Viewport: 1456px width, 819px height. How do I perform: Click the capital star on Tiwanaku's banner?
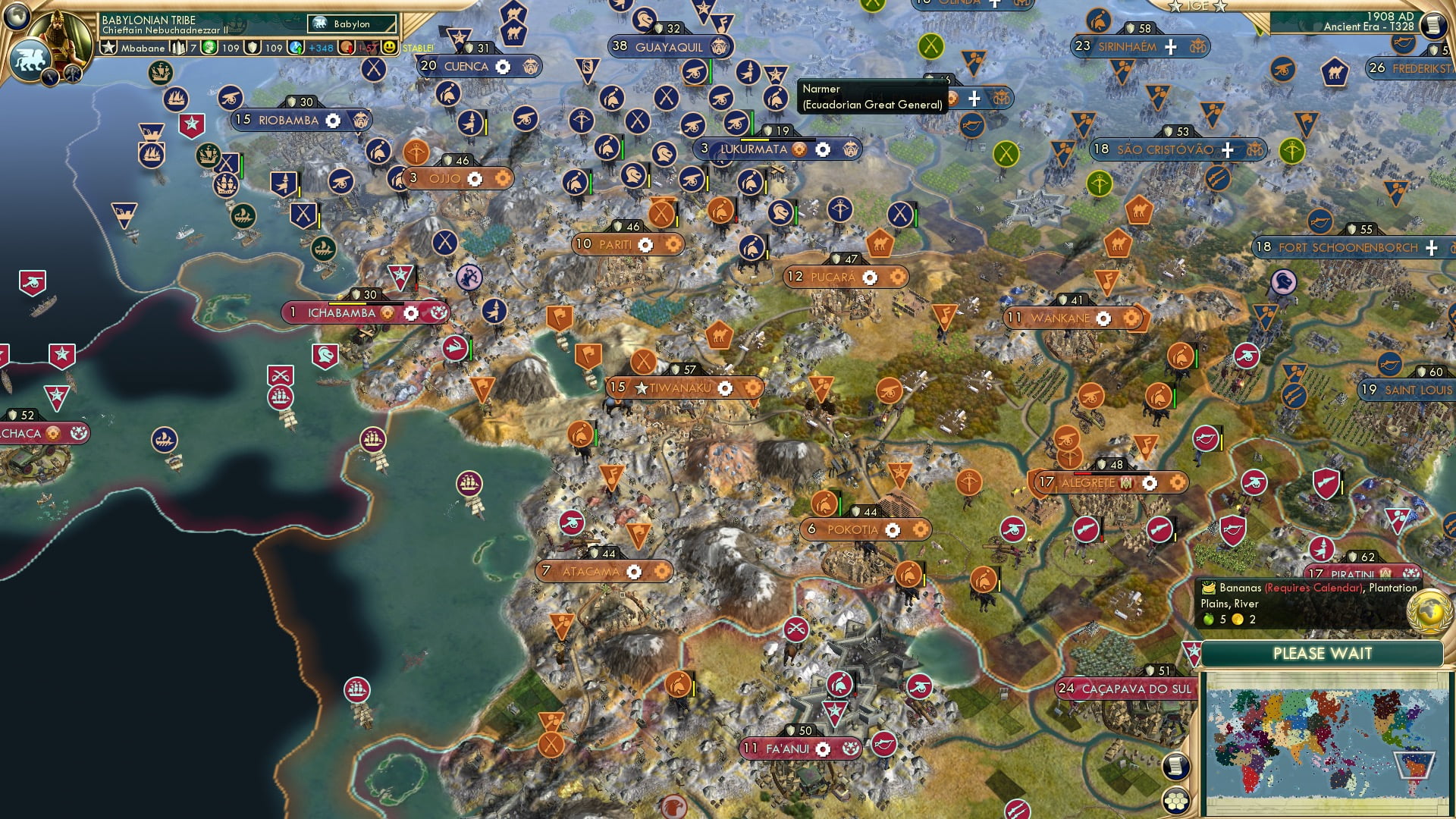point(642,387)
